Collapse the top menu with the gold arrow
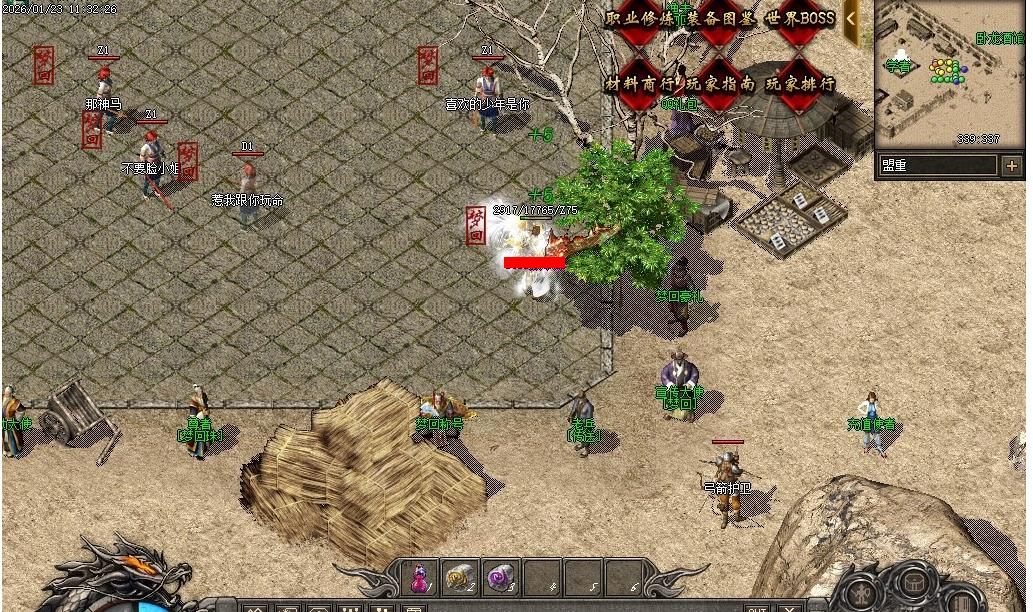Image resolution: width=1033 pixels, height=612 pixels. pos(851,17)
